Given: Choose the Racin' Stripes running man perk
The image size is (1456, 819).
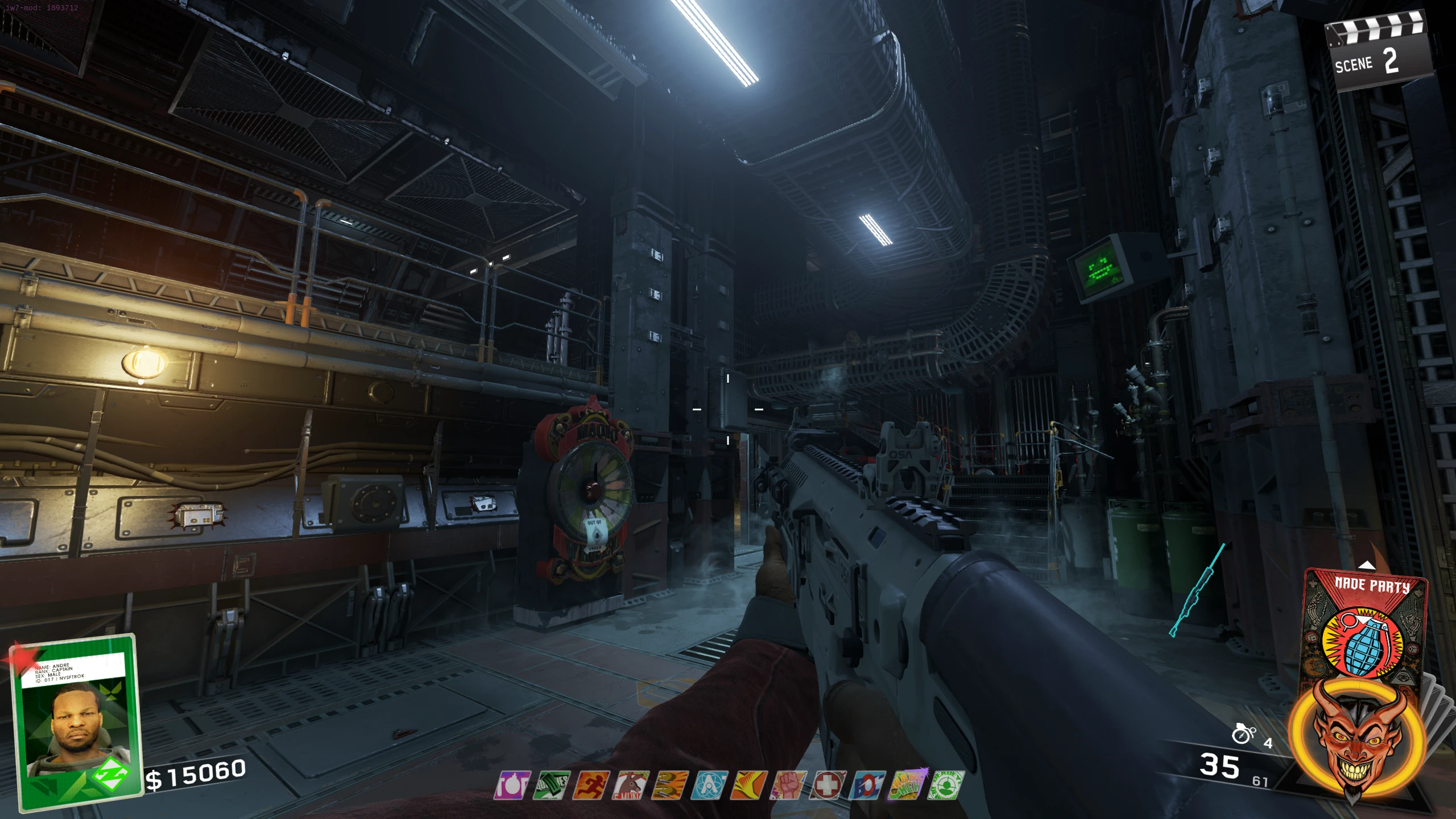Looking at the screenshot, I should (591, 785).
